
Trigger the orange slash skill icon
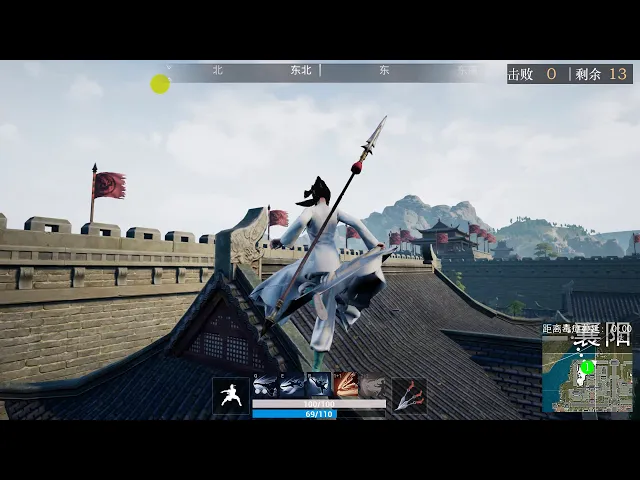346,386
